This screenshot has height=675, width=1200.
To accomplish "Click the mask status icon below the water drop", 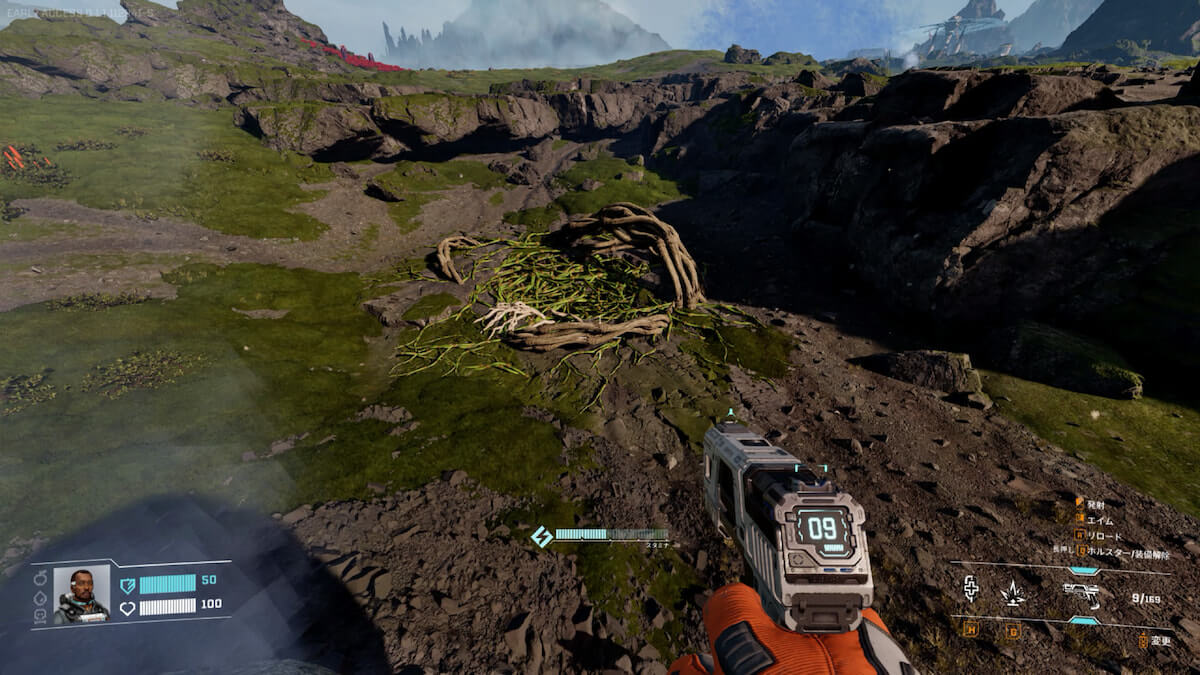I will pyautogui.click(x=40, y=615).
